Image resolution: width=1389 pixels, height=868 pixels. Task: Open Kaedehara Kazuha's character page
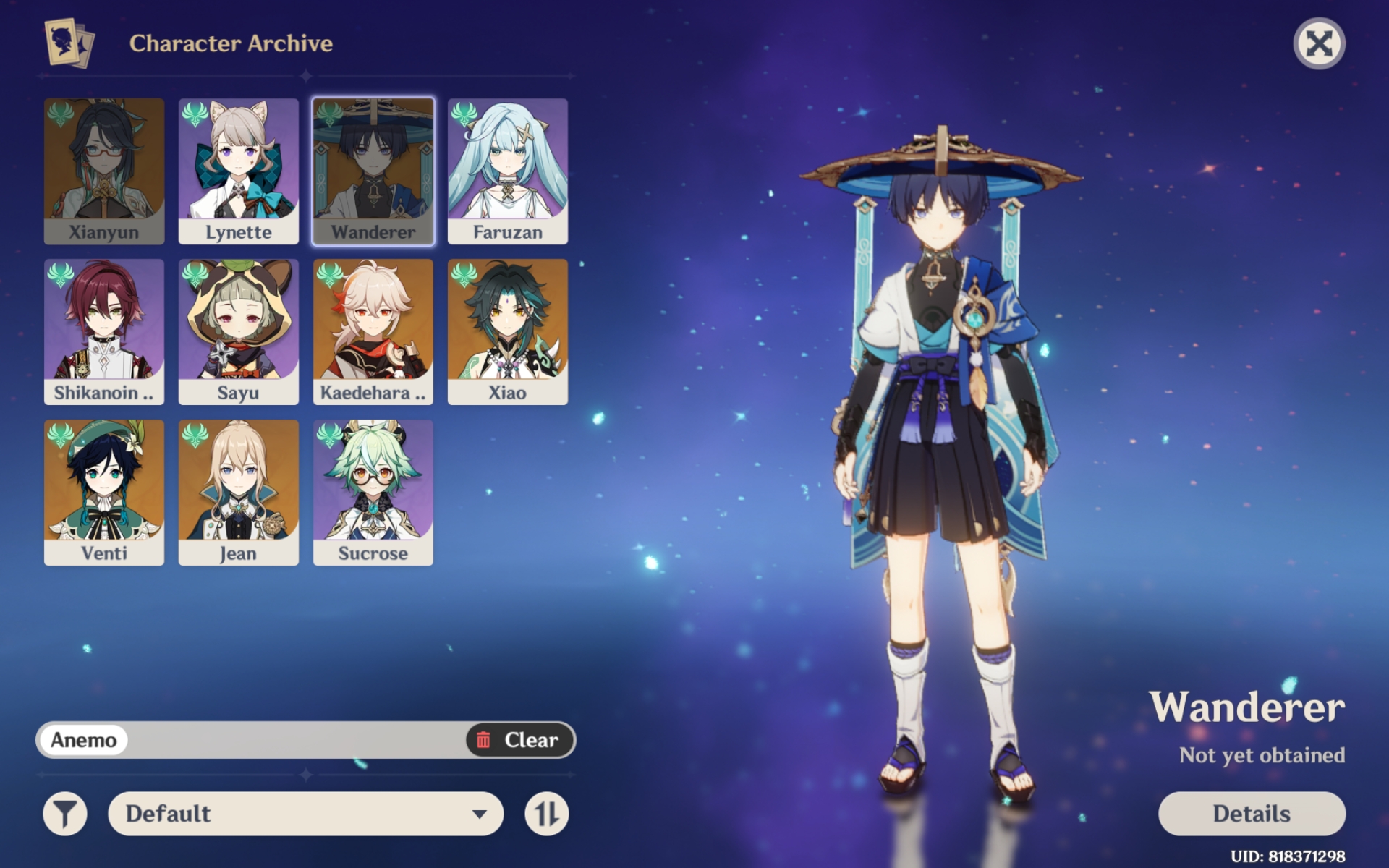point(373,331)
